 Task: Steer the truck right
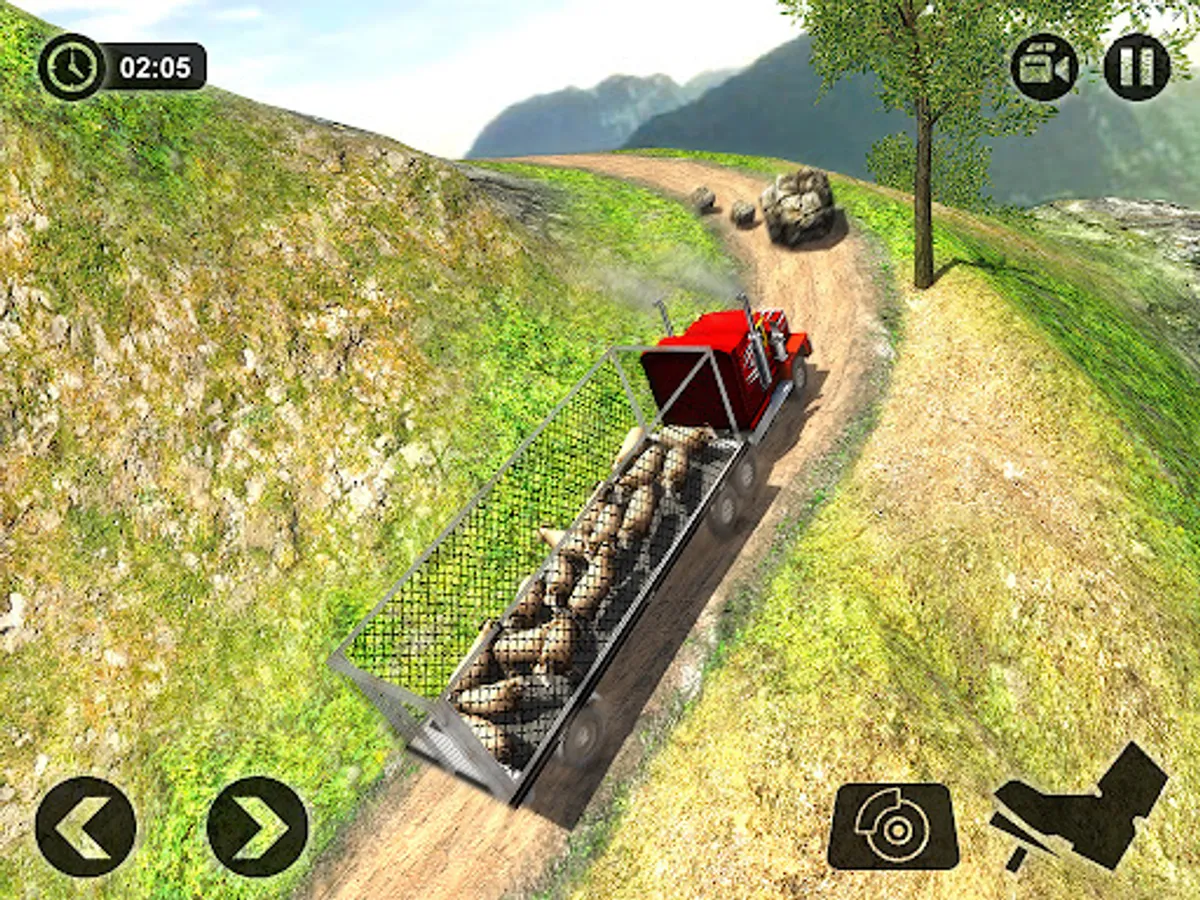pos(258,827)
